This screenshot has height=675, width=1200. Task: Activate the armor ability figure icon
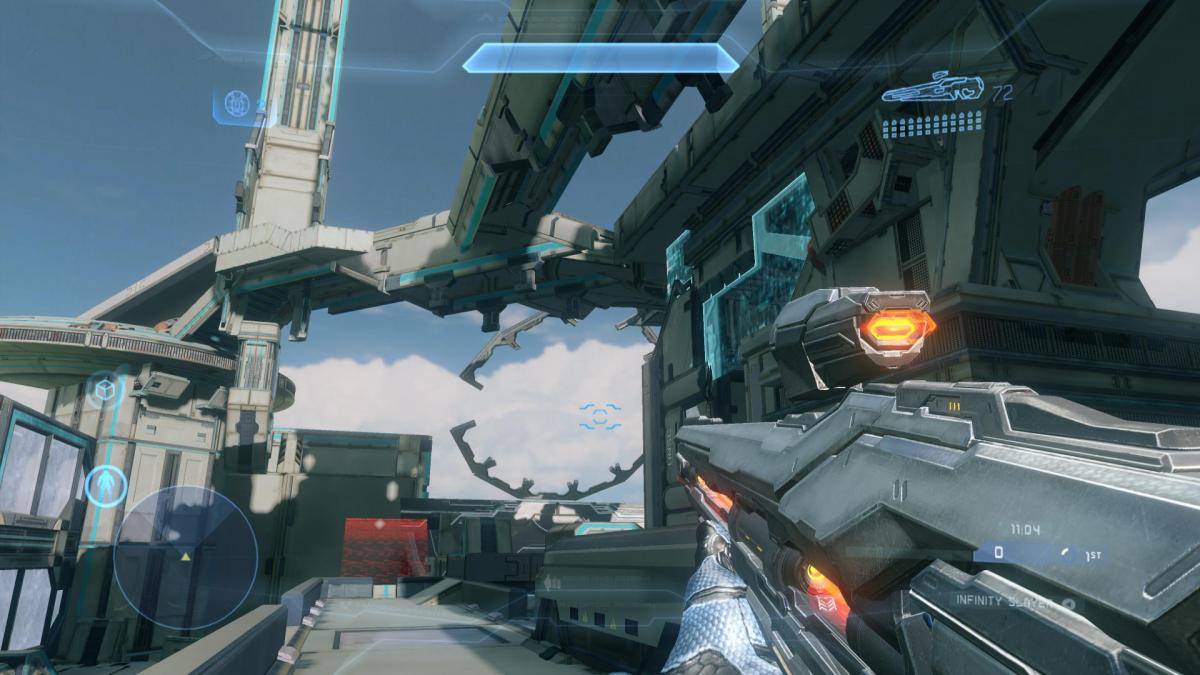[103, 485]
